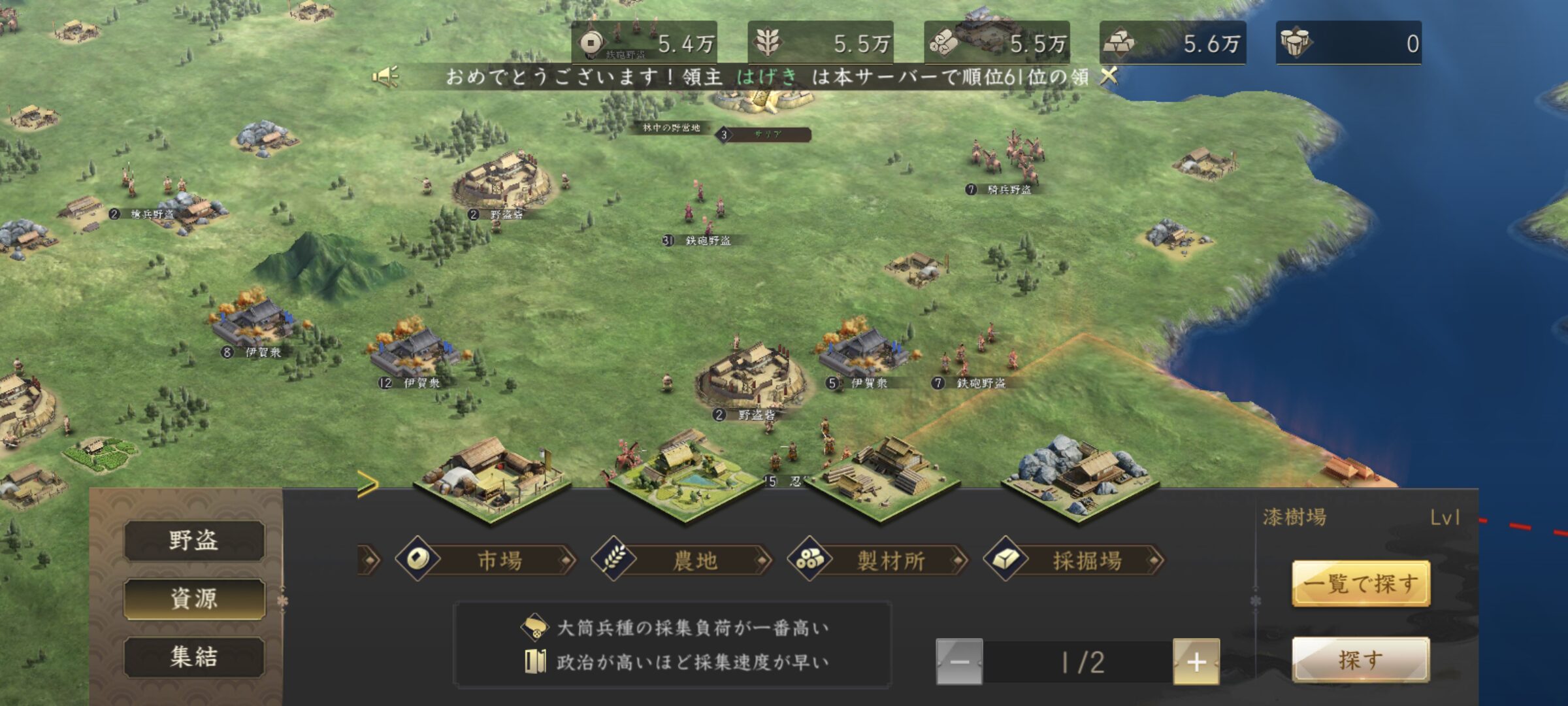Select 農地 as the search target
The width and height of the screenshot is (1568, 706).
tap(682, 560)
